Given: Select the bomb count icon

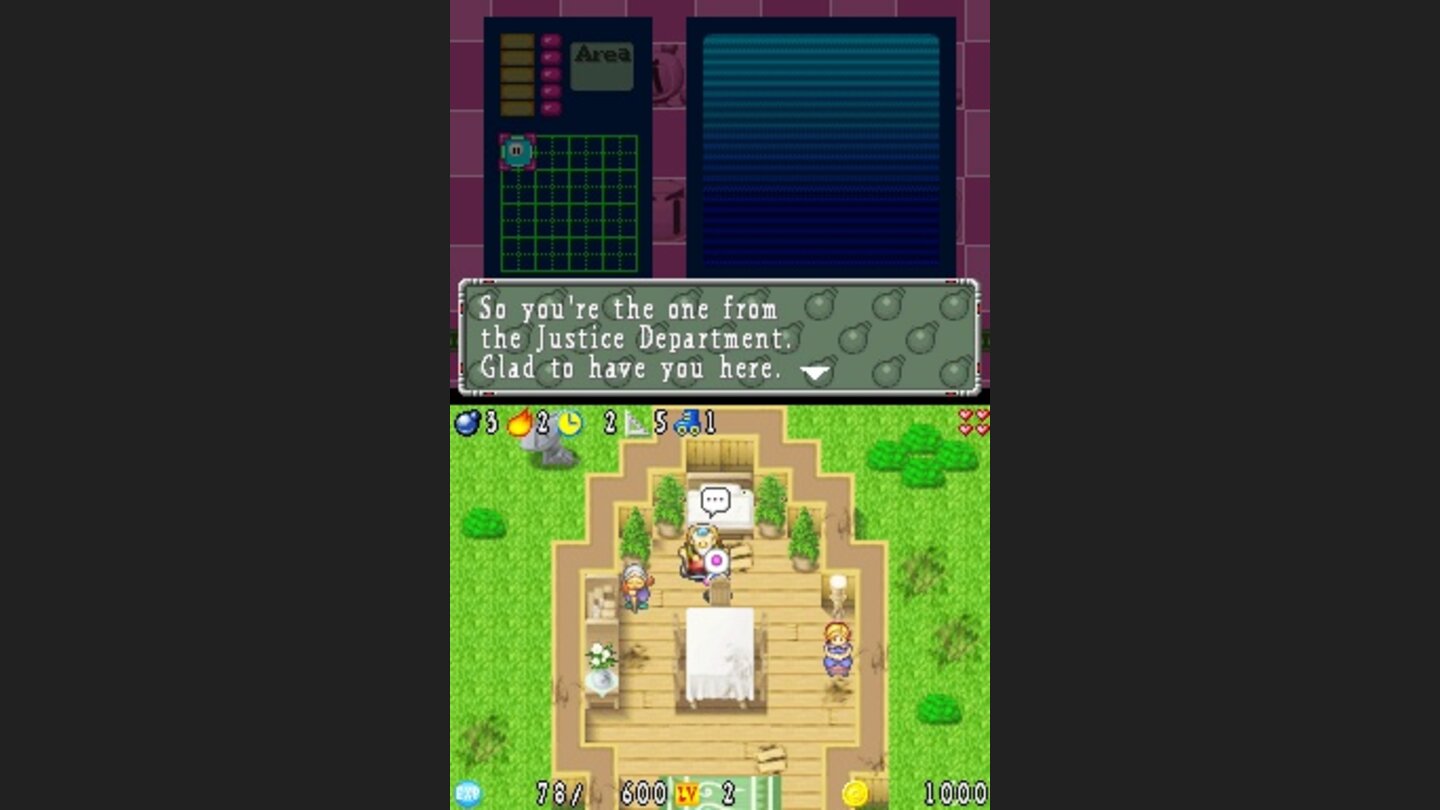Looking at the screenshot, I should point(466,425).
